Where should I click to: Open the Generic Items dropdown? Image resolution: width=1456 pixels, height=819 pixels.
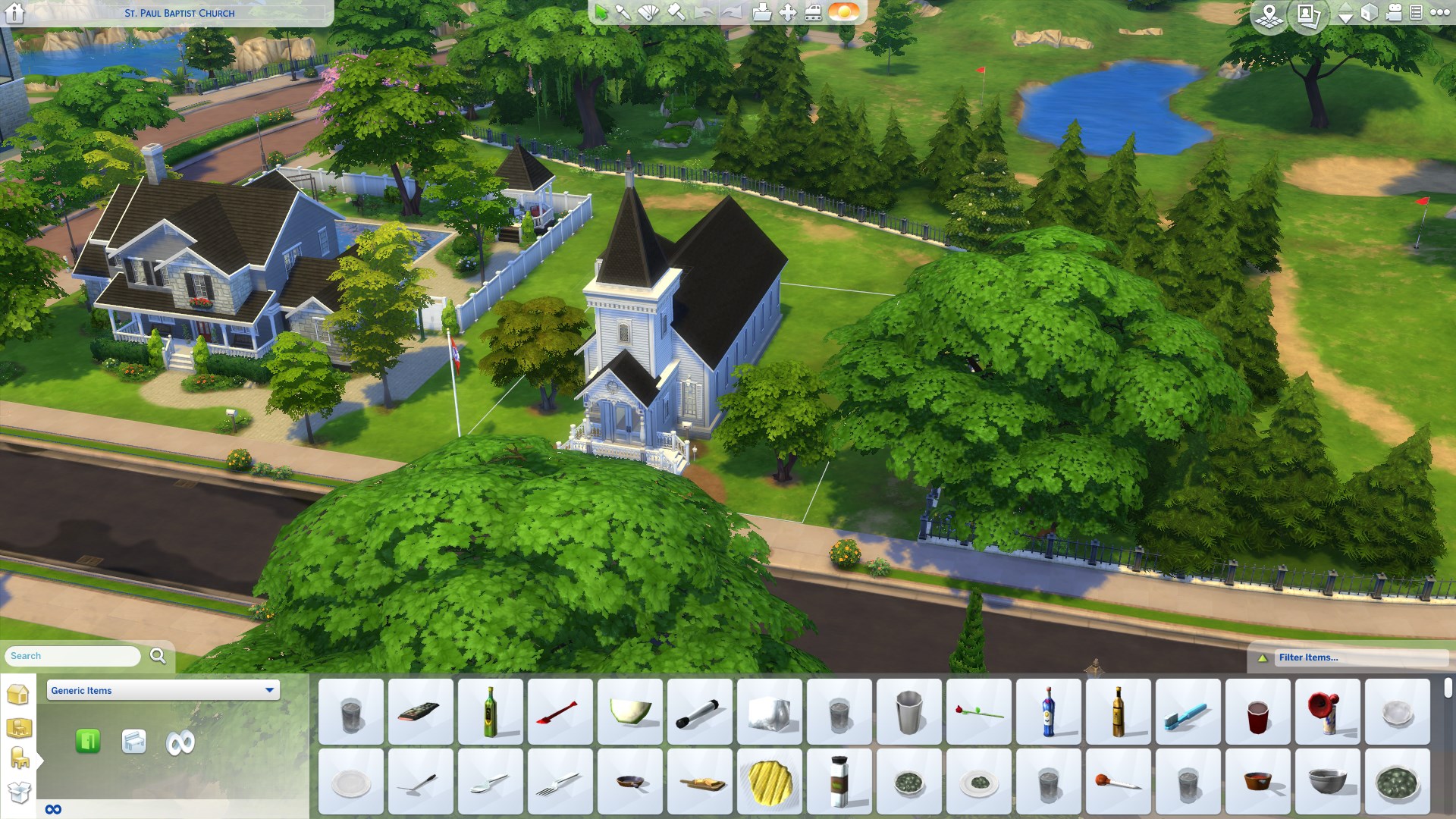point(163,690)
